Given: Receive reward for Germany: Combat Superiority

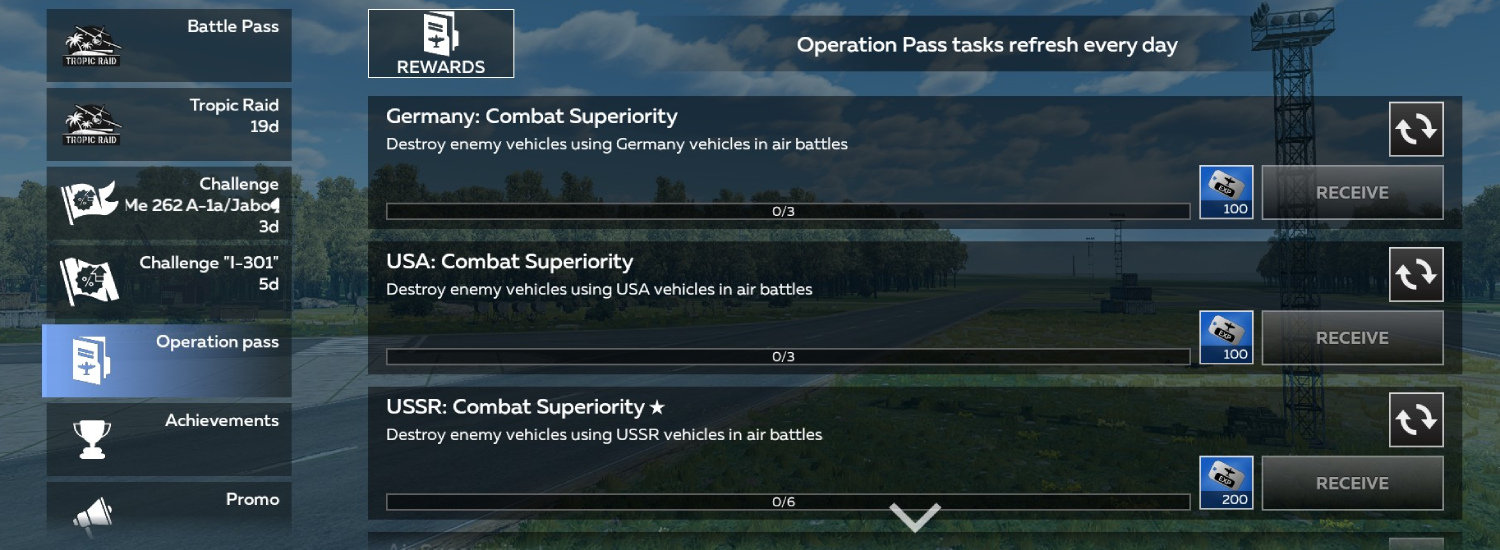Looking at the screenshot, I should [x=1352, y=193].
